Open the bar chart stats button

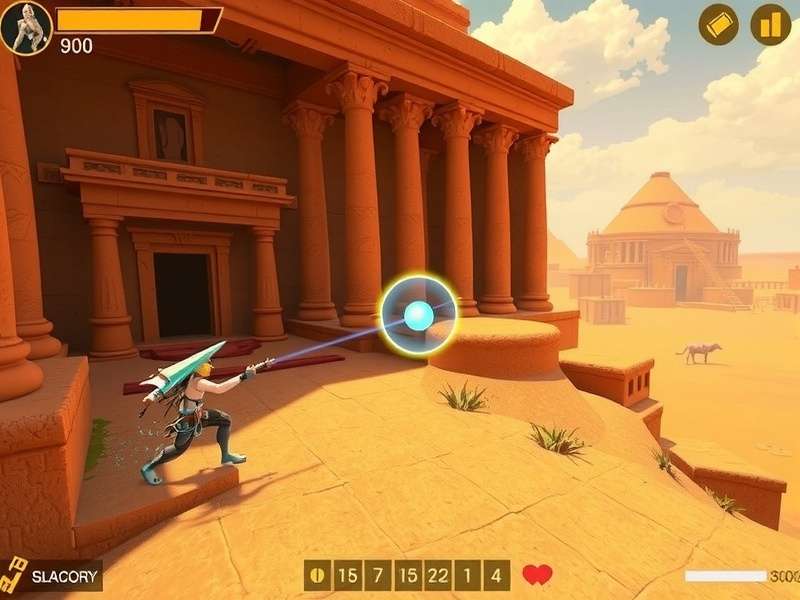pyautogui.click(x=770, y=24)
